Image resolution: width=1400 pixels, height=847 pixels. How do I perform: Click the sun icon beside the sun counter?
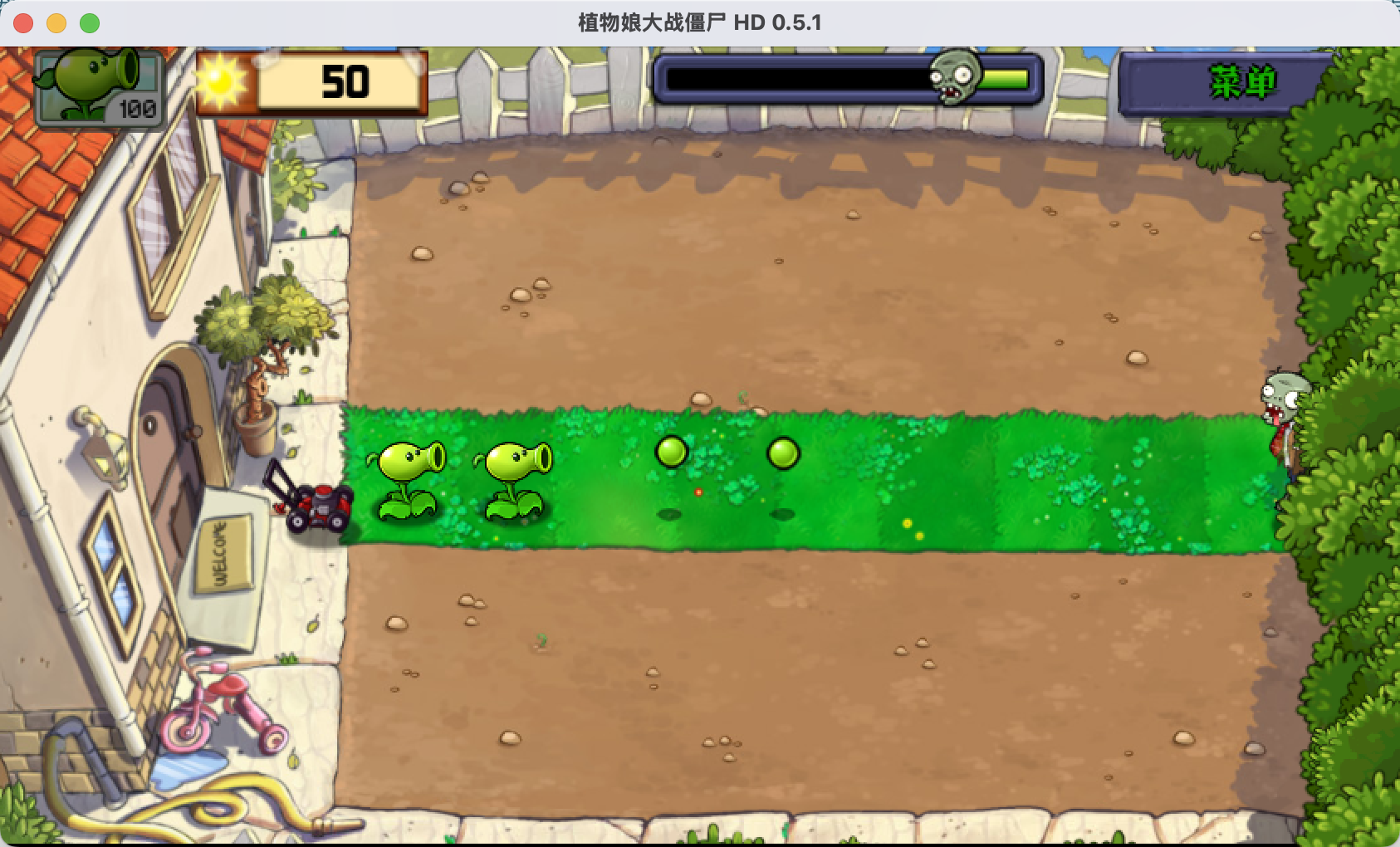coord(223,81)
